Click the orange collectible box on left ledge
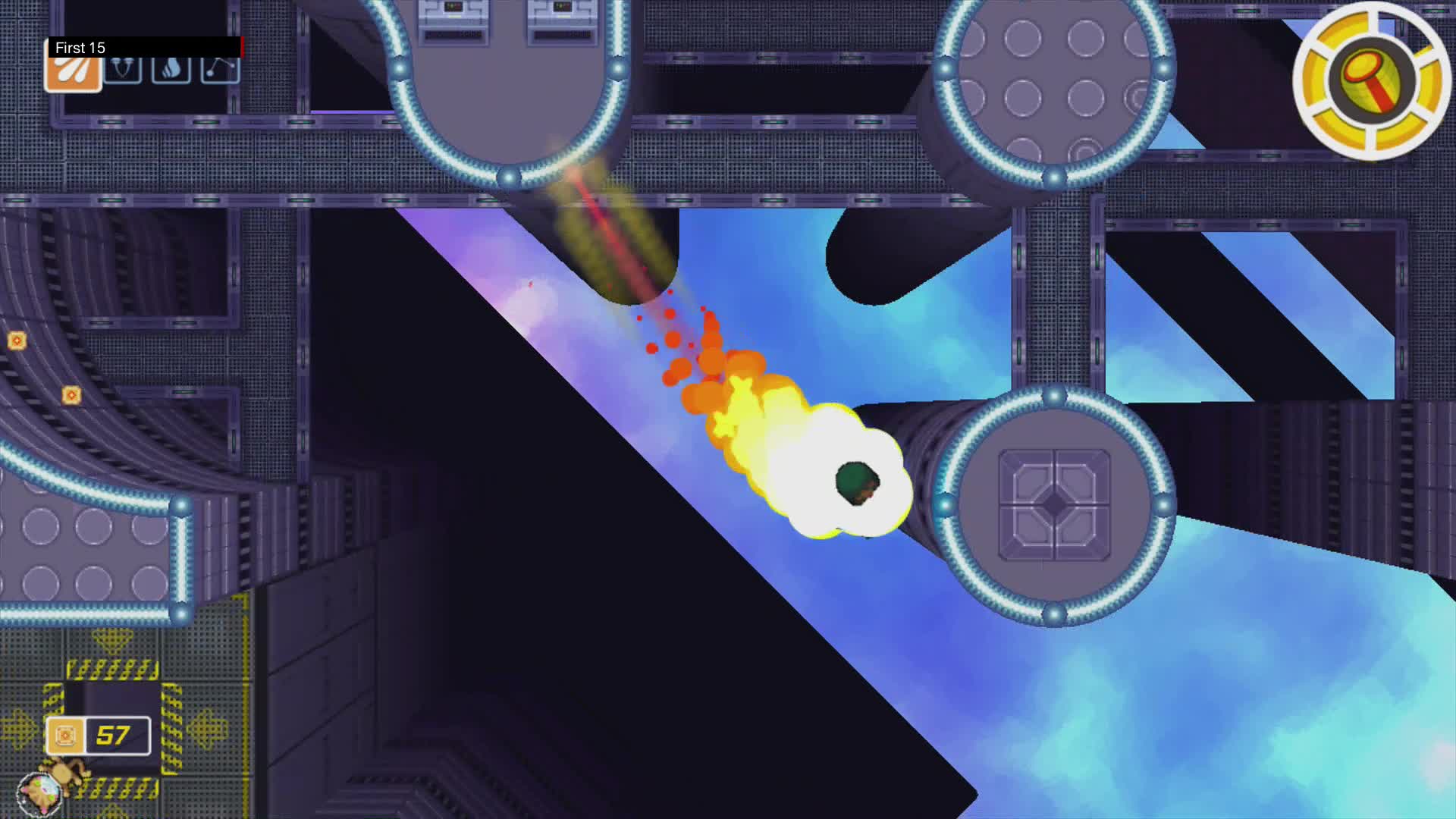The image size is (1456, 819). click(x=71, y=395)
